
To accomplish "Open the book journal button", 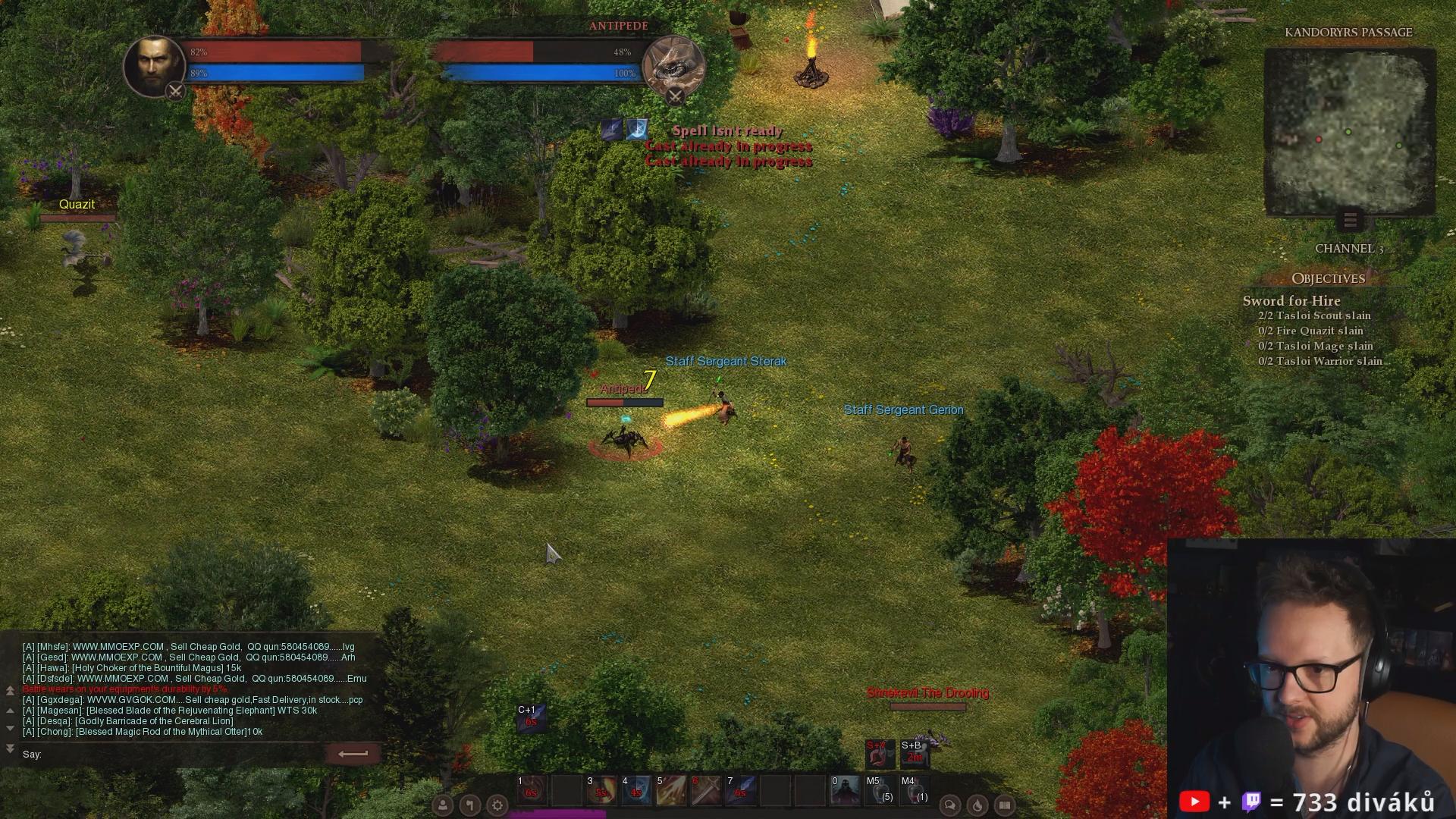I will pos(1005,805).
